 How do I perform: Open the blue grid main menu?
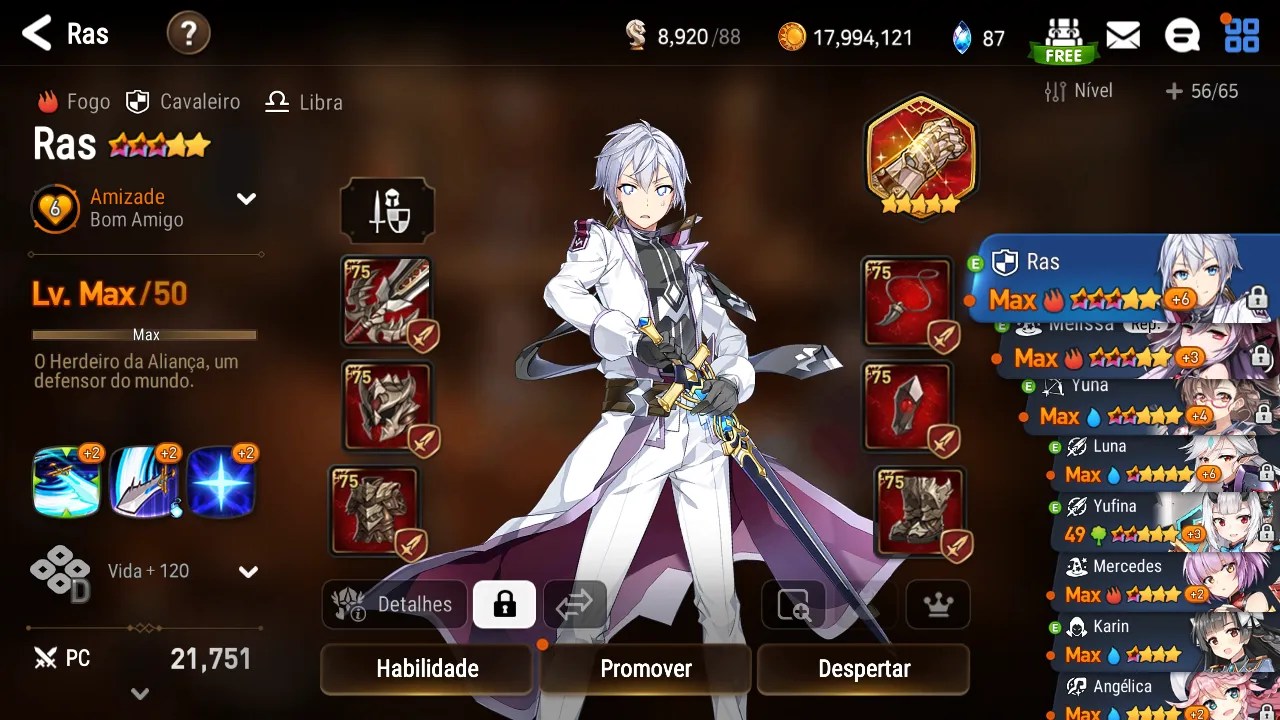coord(1242,36)
